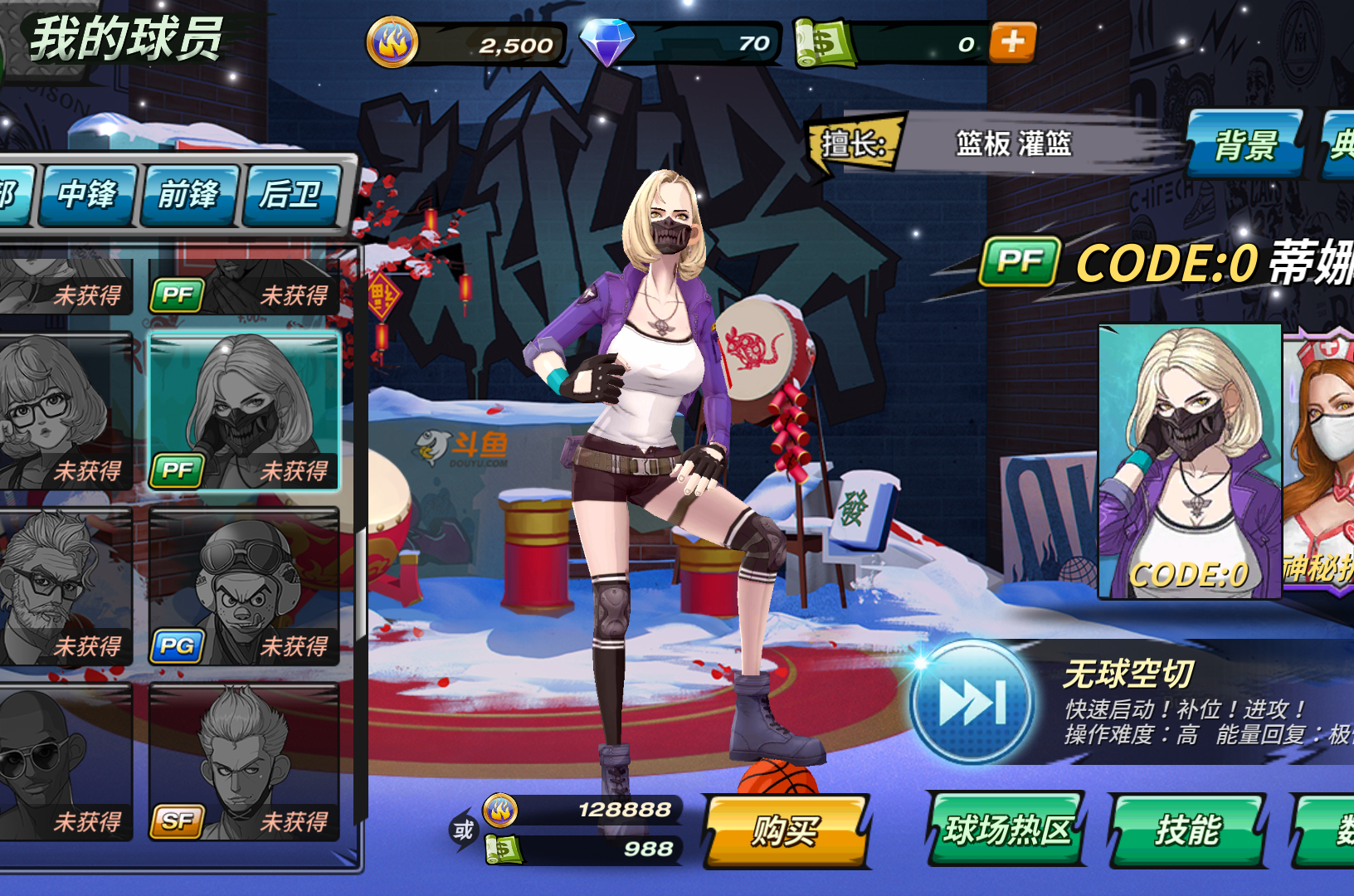Select the PF position badge on the highlighted player

coord(177,469)
